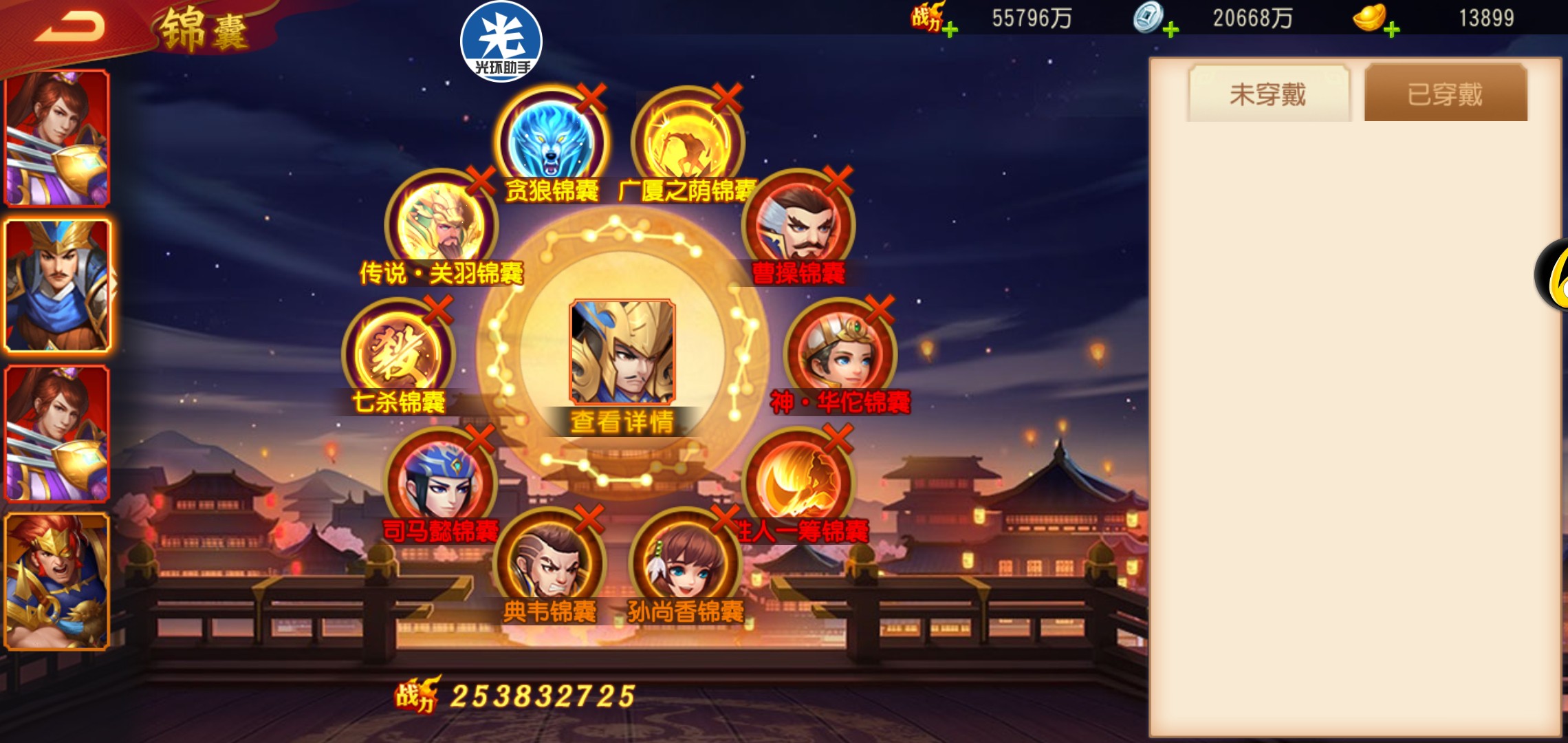Choose the gold-helmeted red-haired warrior portrait
Image resolution: width=1568 pixels, height=743 pixels.
click(58, 581)
